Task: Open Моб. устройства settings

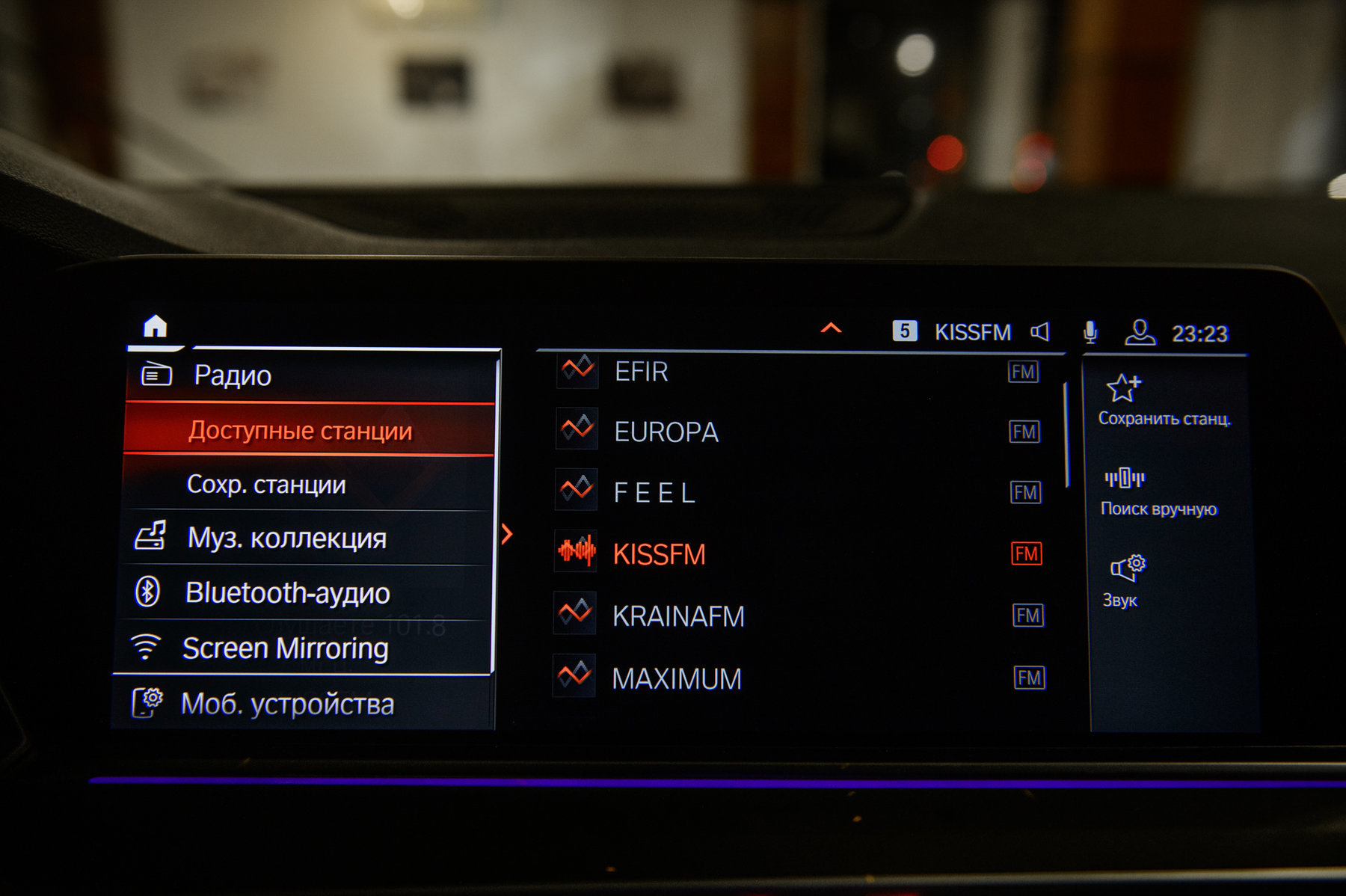Action: point(287,704)
